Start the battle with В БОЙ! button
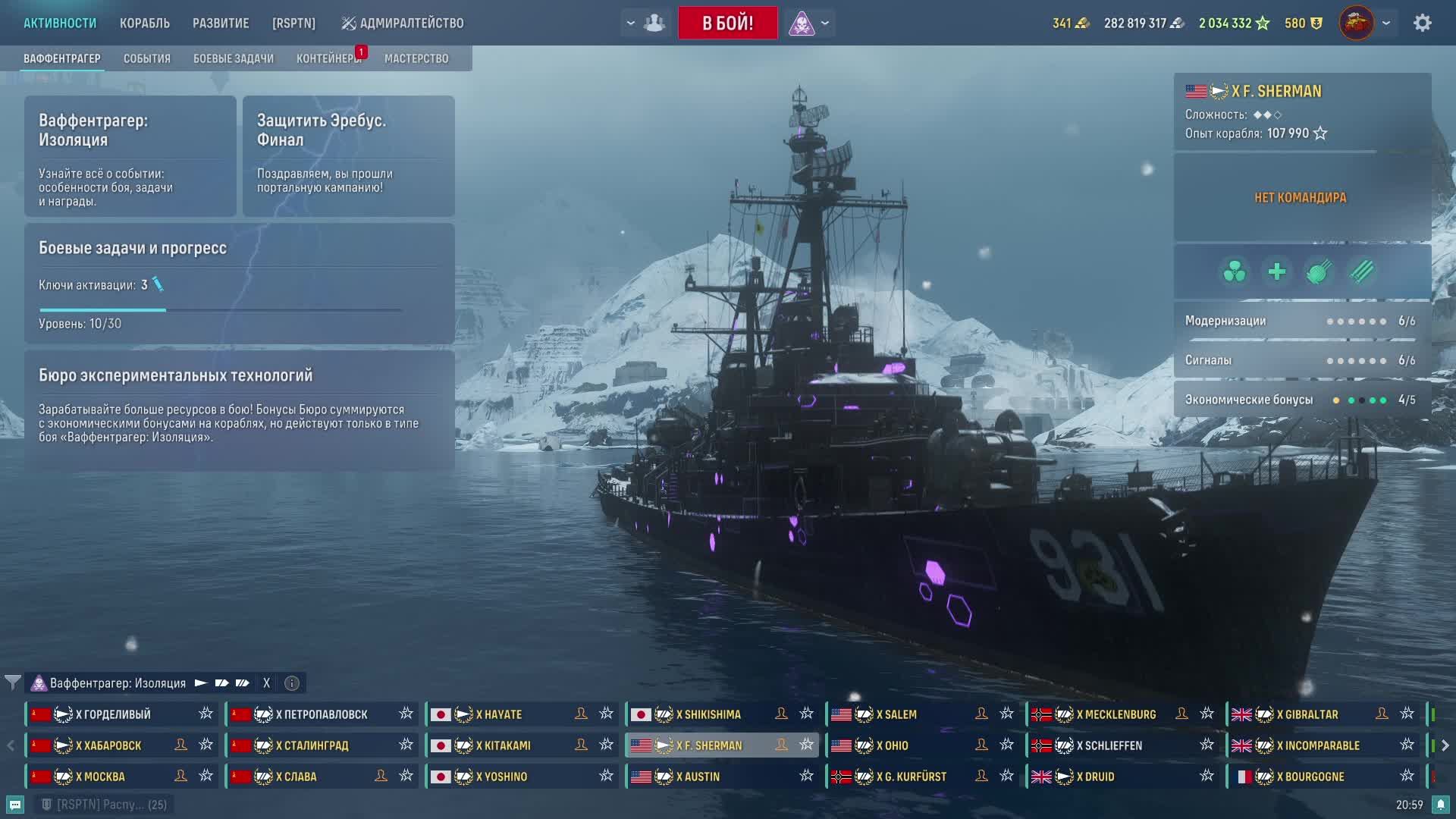 (x=727, y=23)
